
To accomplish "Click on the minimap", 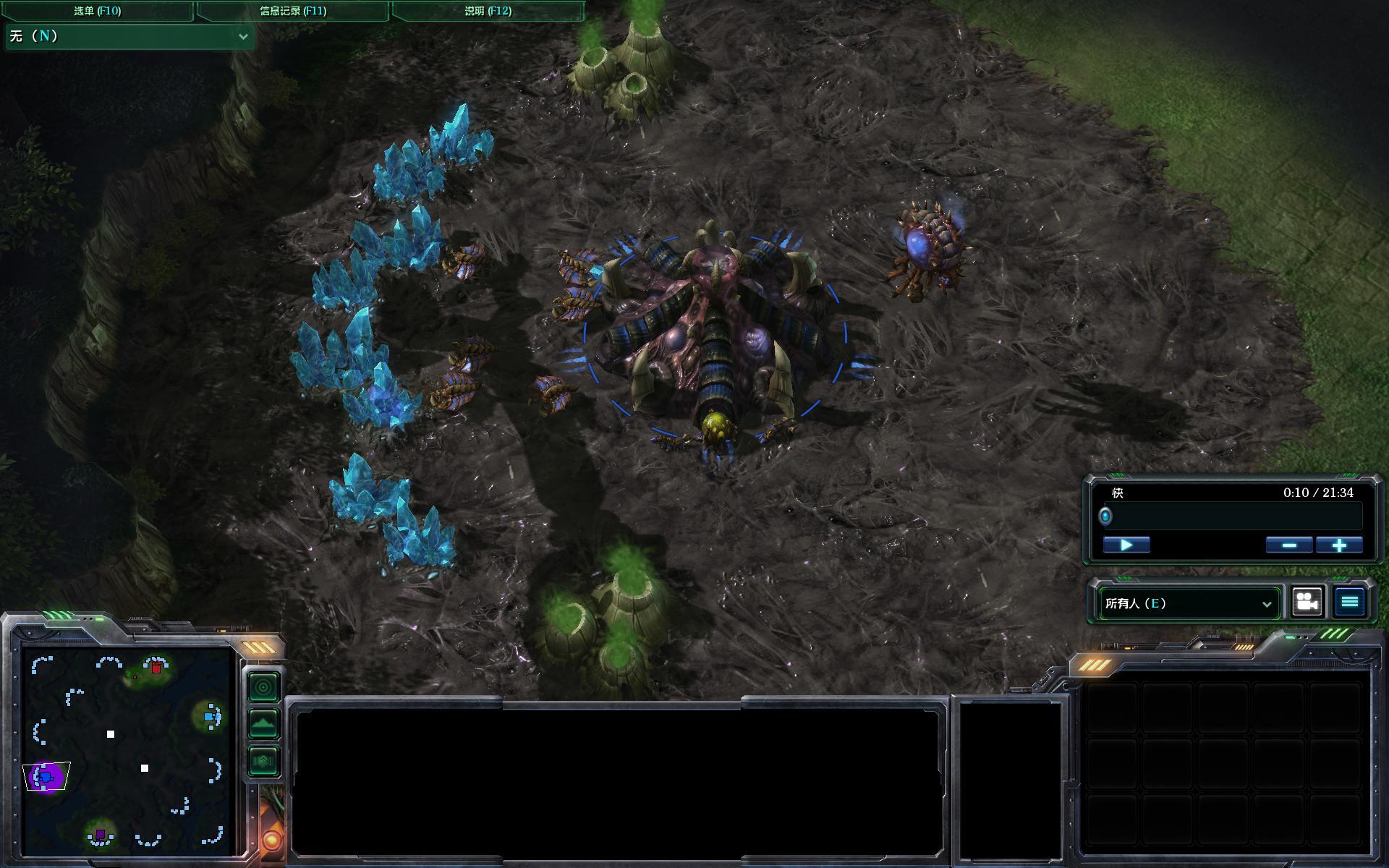I will click(x=127, y=752).
